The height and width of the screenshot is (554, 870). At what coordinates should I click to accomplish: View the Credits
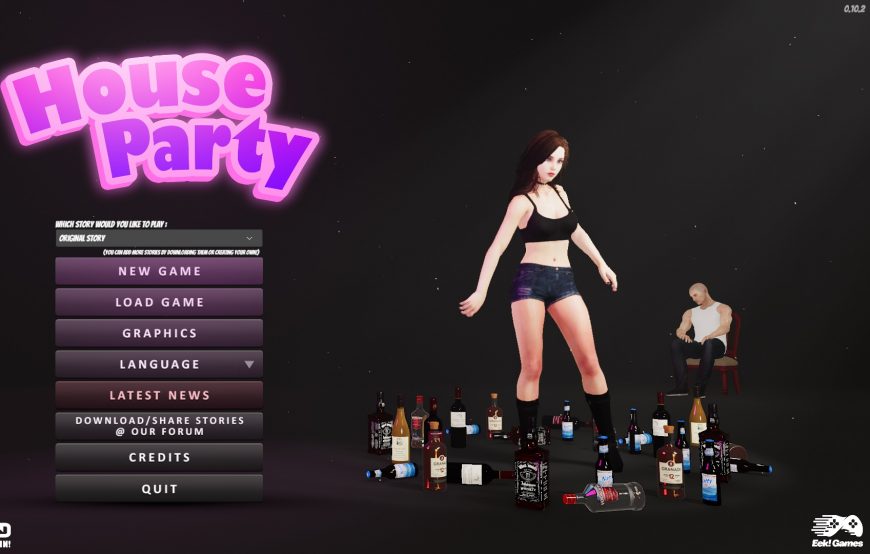click(x=159, y=457)
